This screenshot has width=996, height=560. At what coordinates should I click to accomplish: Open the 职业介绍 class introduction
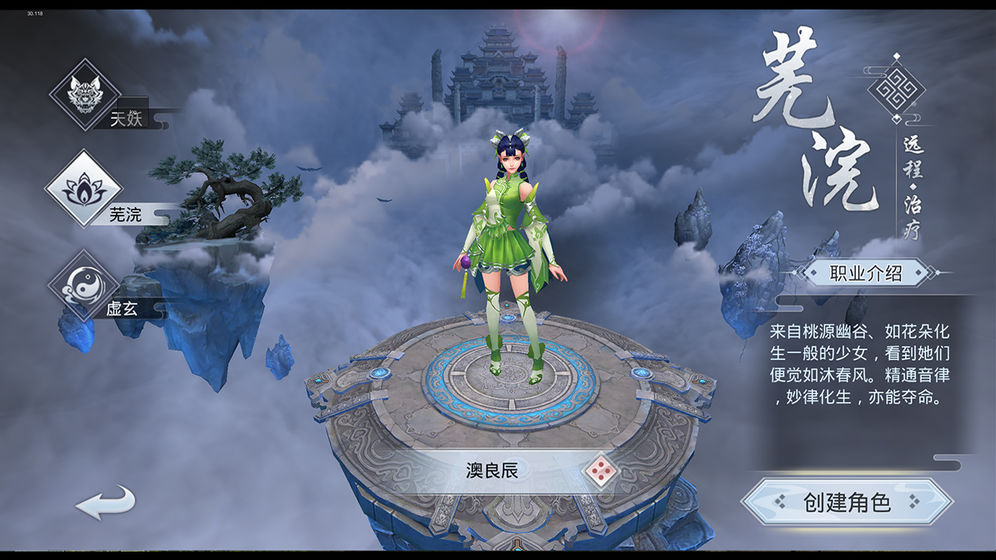tap(866, 272)
